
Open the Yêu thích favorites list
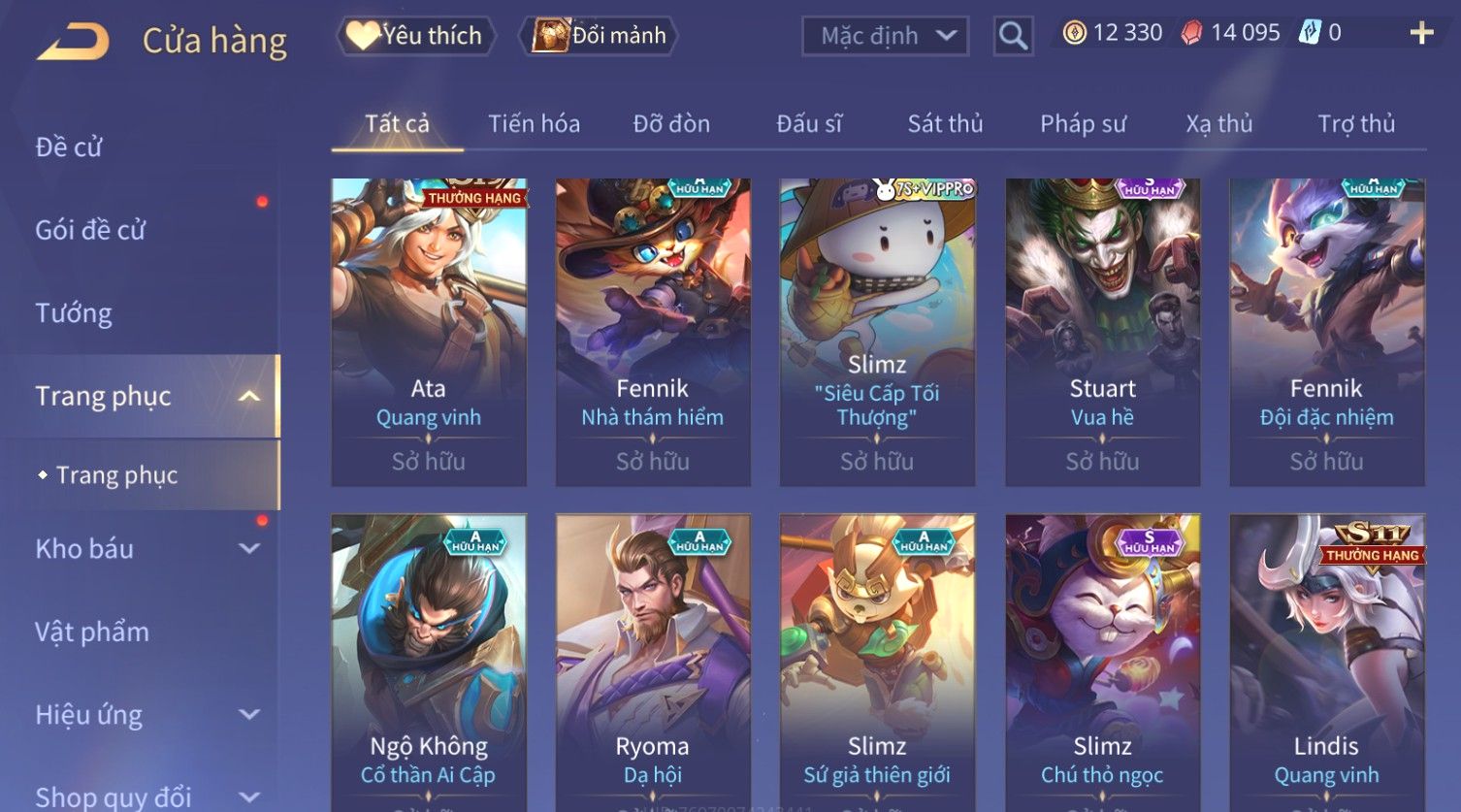[416, 36]
